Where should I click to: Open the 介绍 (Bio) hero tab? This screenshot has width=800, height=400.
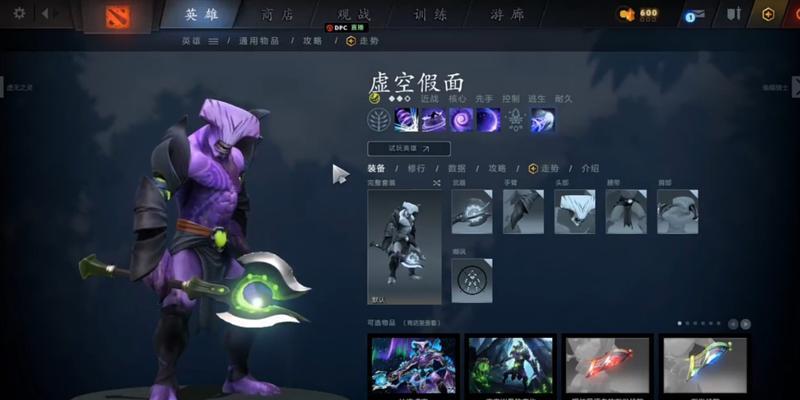(590, 169)
